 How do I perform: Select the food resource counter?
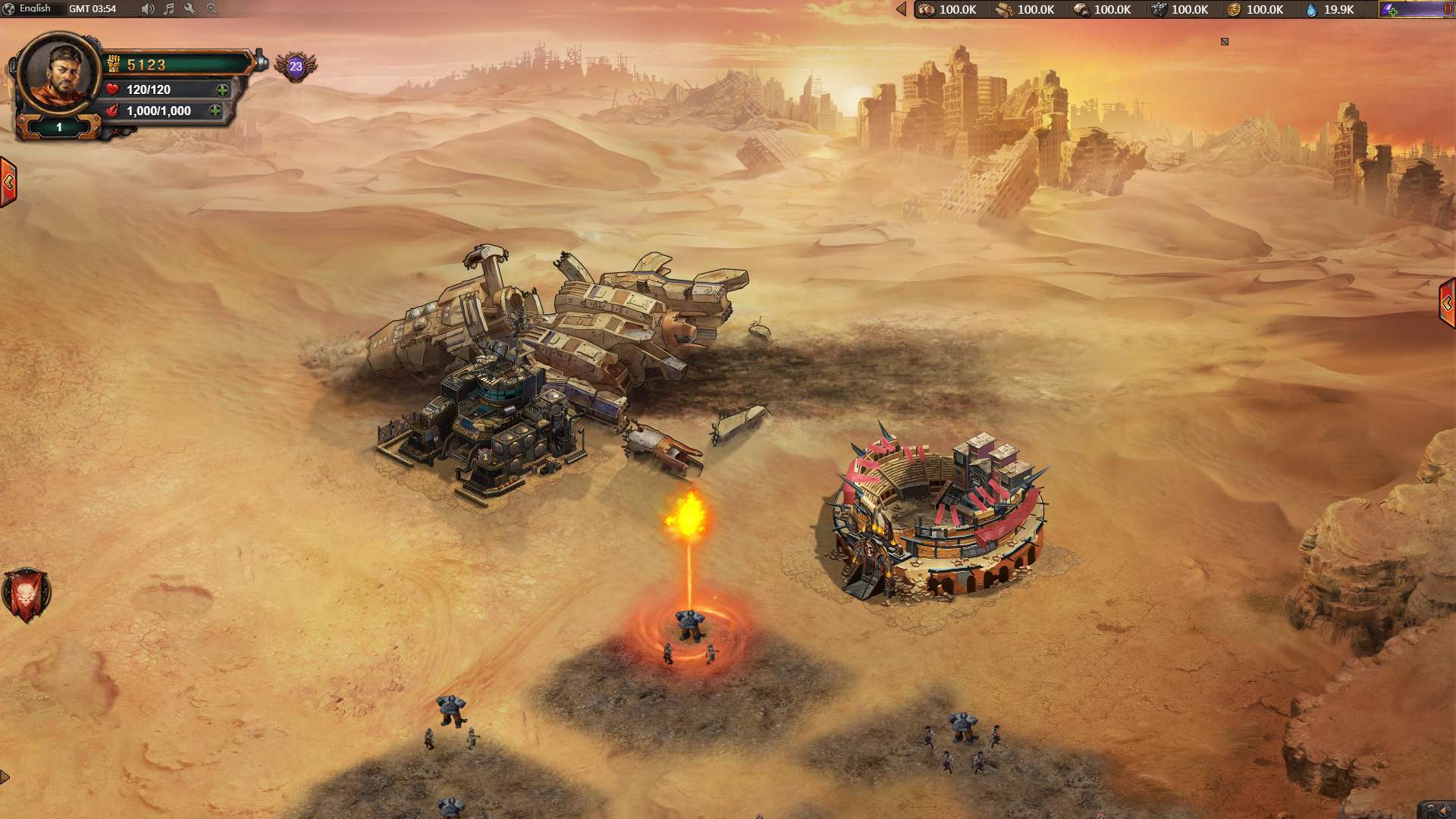pyautogui.click(x=948, y=10)
